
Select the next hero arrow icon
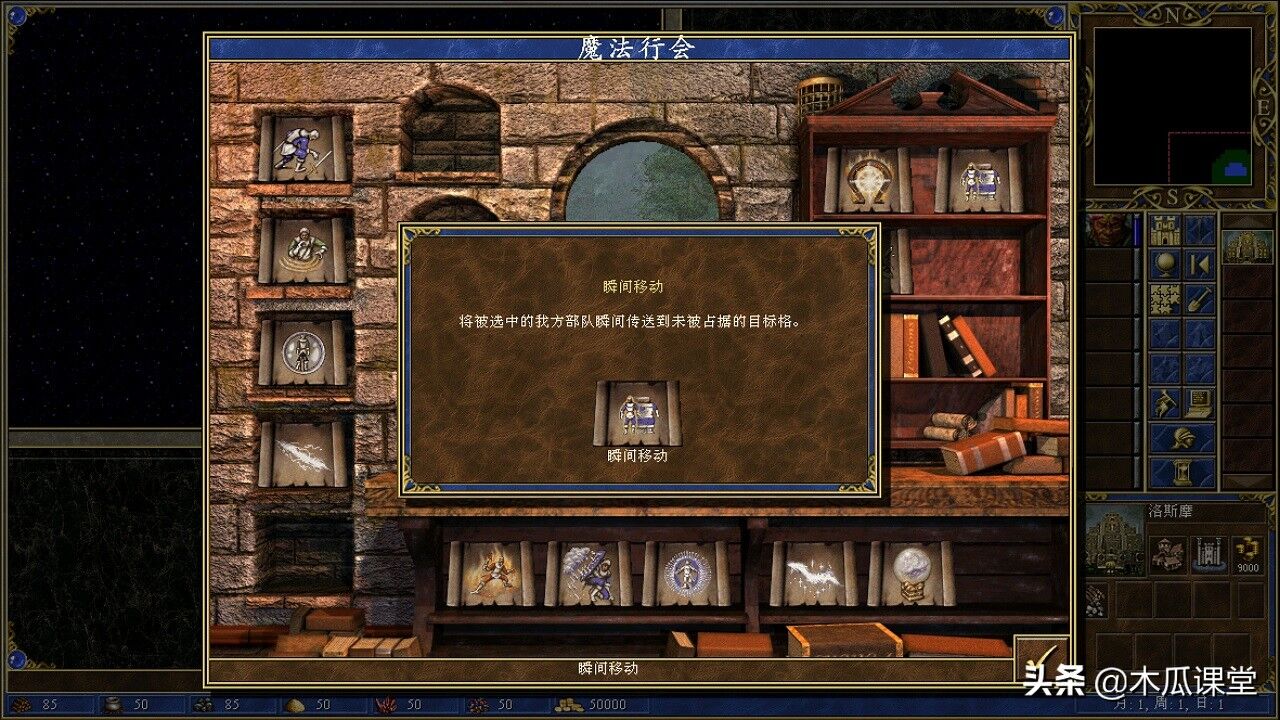(x=1198, y=263)
